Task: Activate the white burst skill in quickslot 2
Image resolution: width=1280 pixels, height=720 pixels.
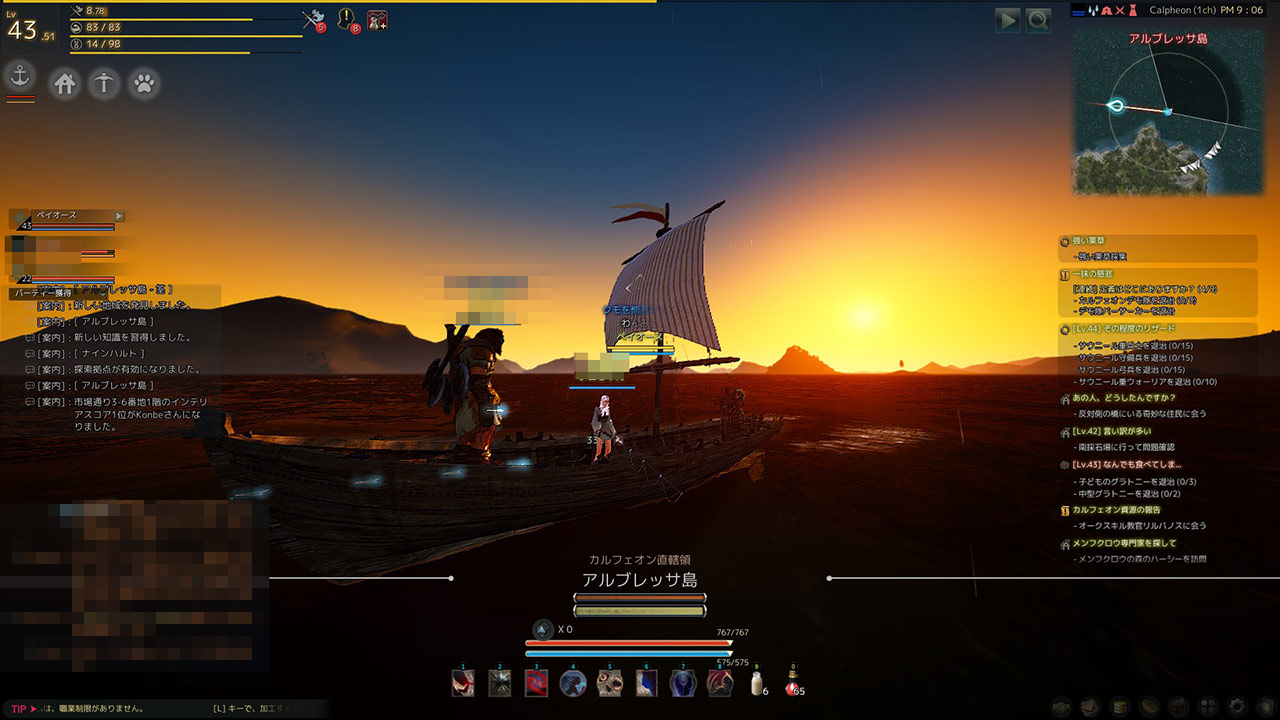Action: (500, 683)
